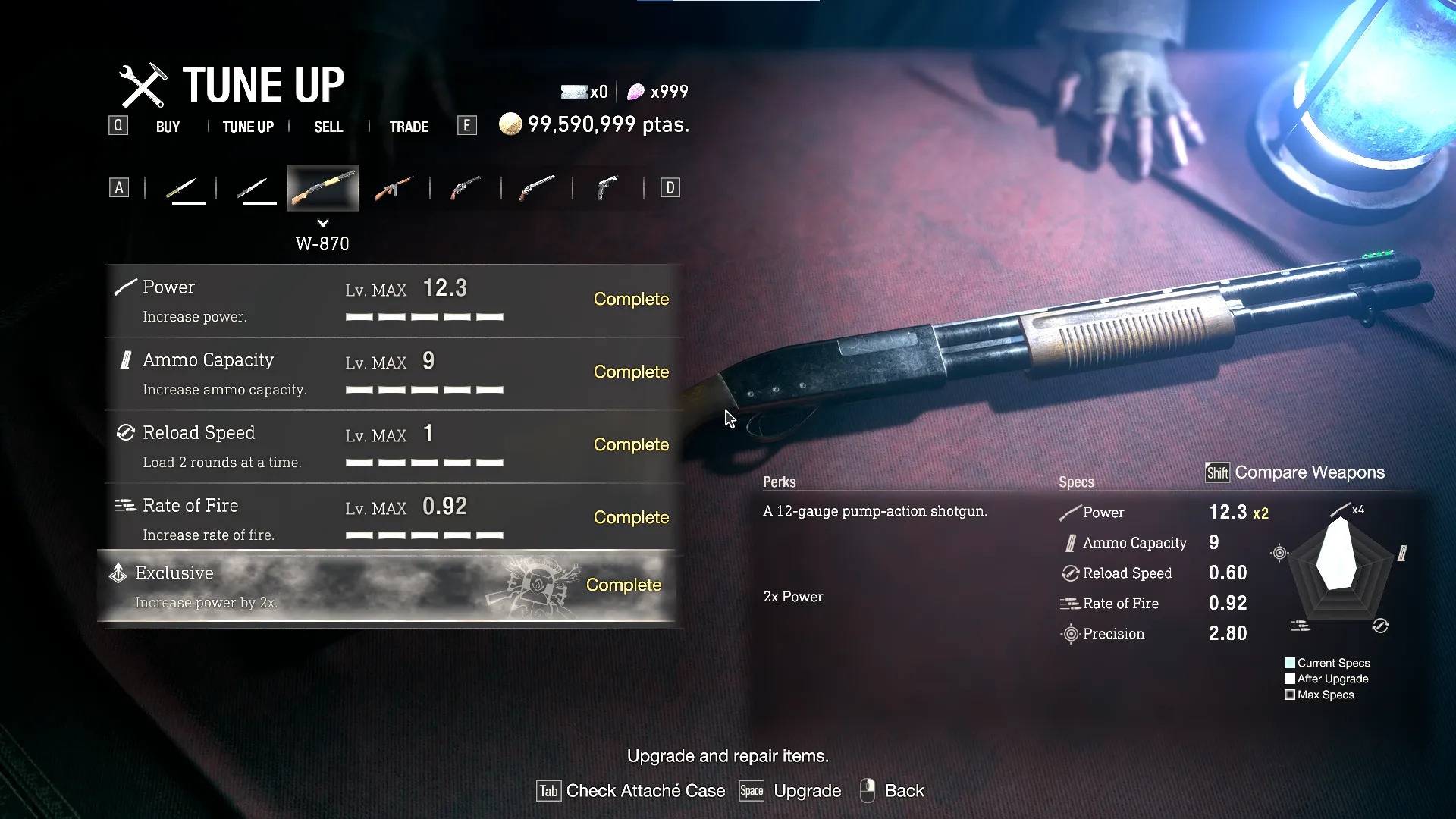This screenshot has height=819, width=1456.
Task: Go Back from the tune up menu
Action: (893, 791)
